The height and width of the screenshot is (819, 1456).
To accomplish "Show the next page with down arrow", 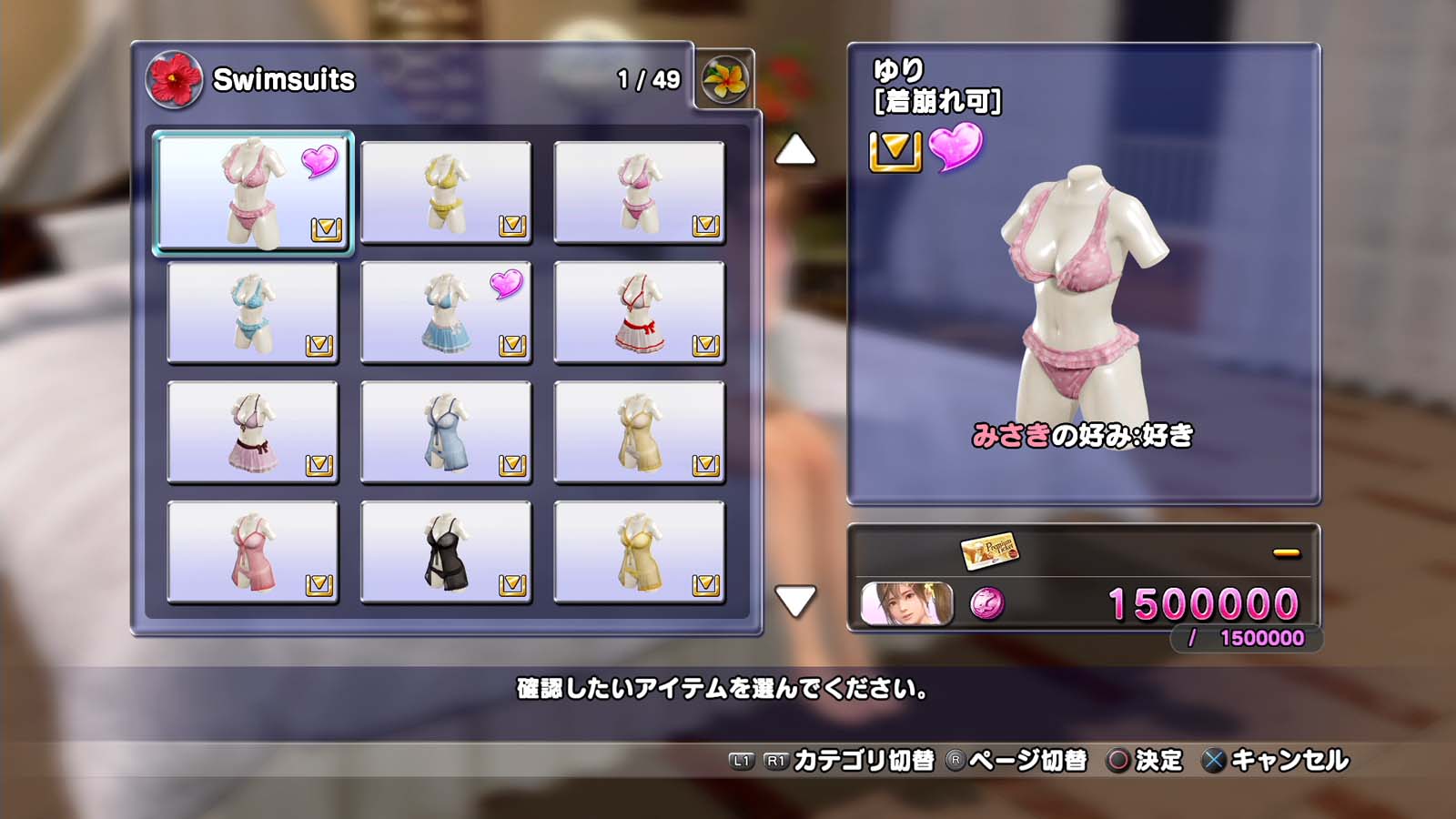I will click(795, 601).
